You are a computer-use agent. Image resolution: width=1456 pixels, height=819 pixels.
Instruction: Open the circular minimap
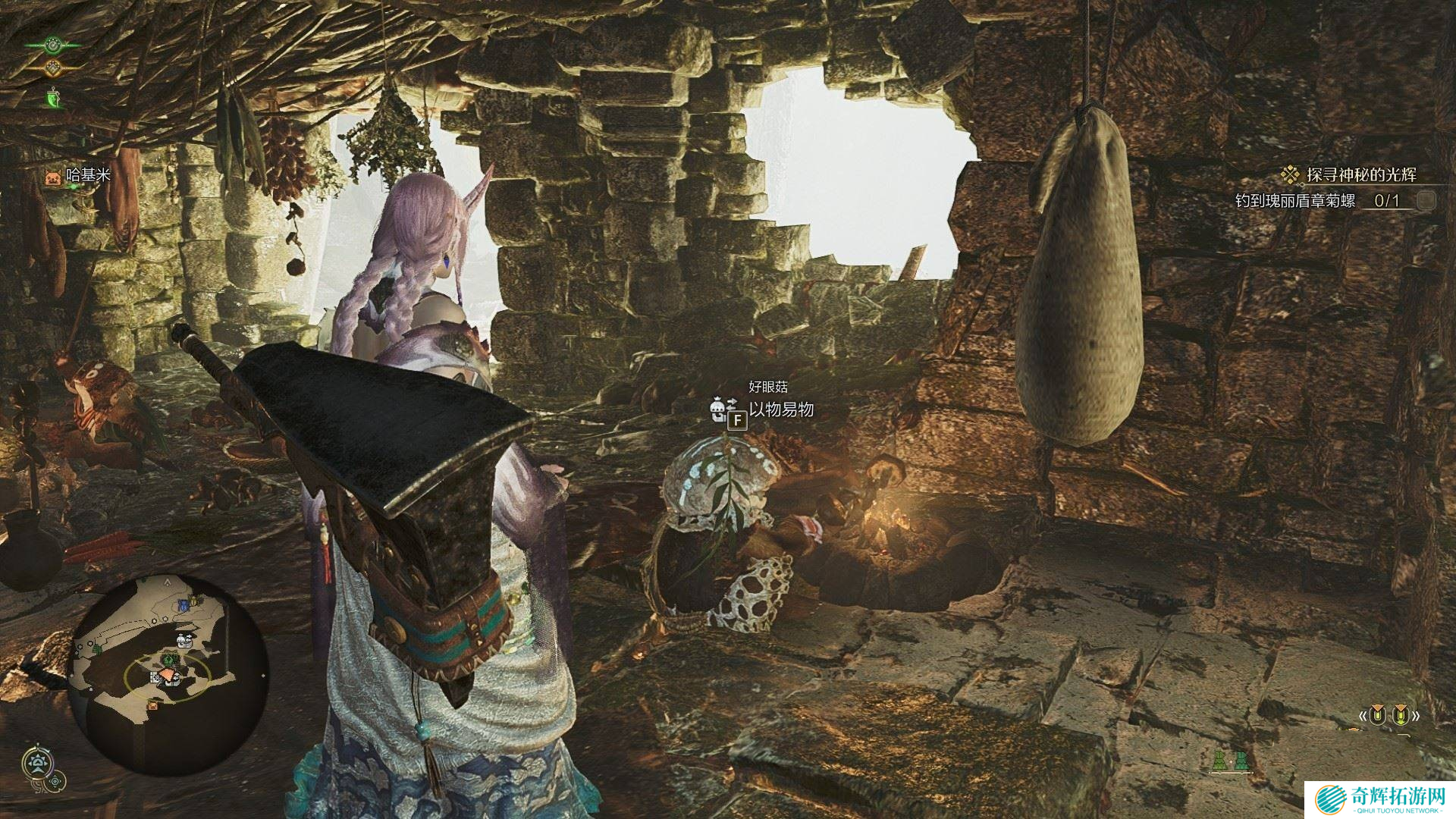coord(168,675)
